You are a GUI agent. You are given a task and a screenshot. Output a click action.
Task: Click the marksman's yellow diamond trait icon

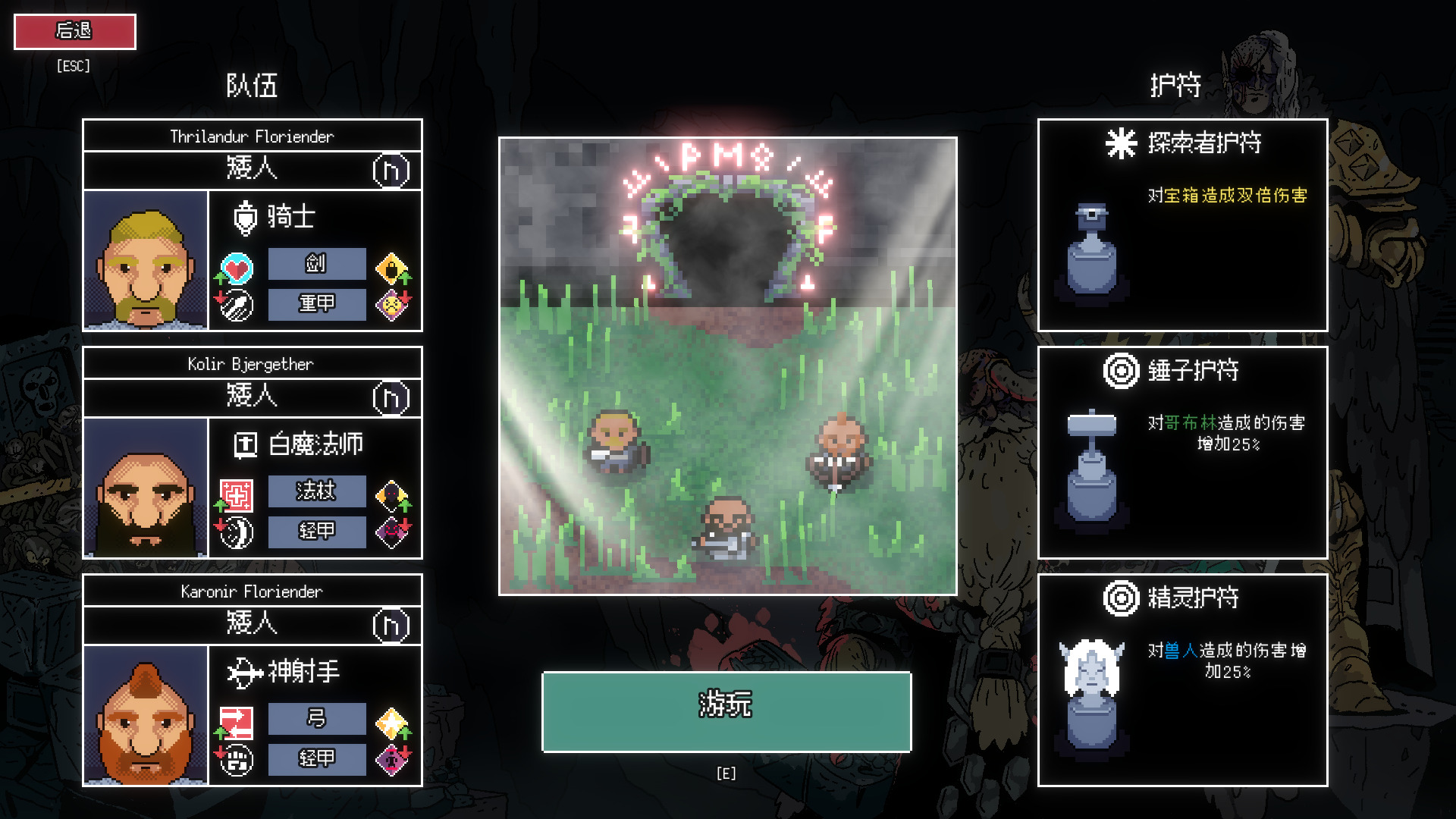[x=391, y=723]
